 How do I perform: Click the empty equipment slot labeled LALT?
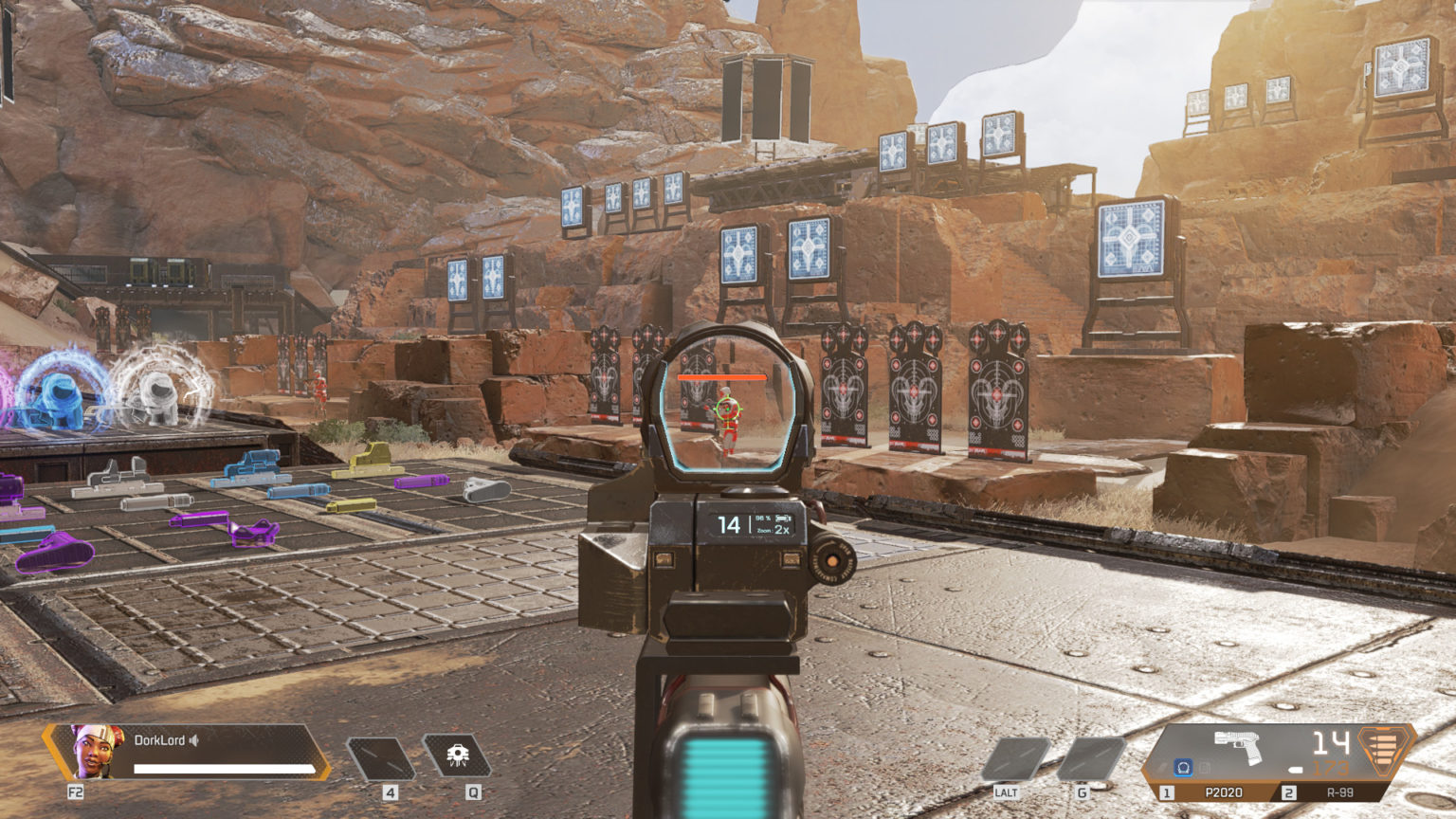click(x=1013, y=757)
